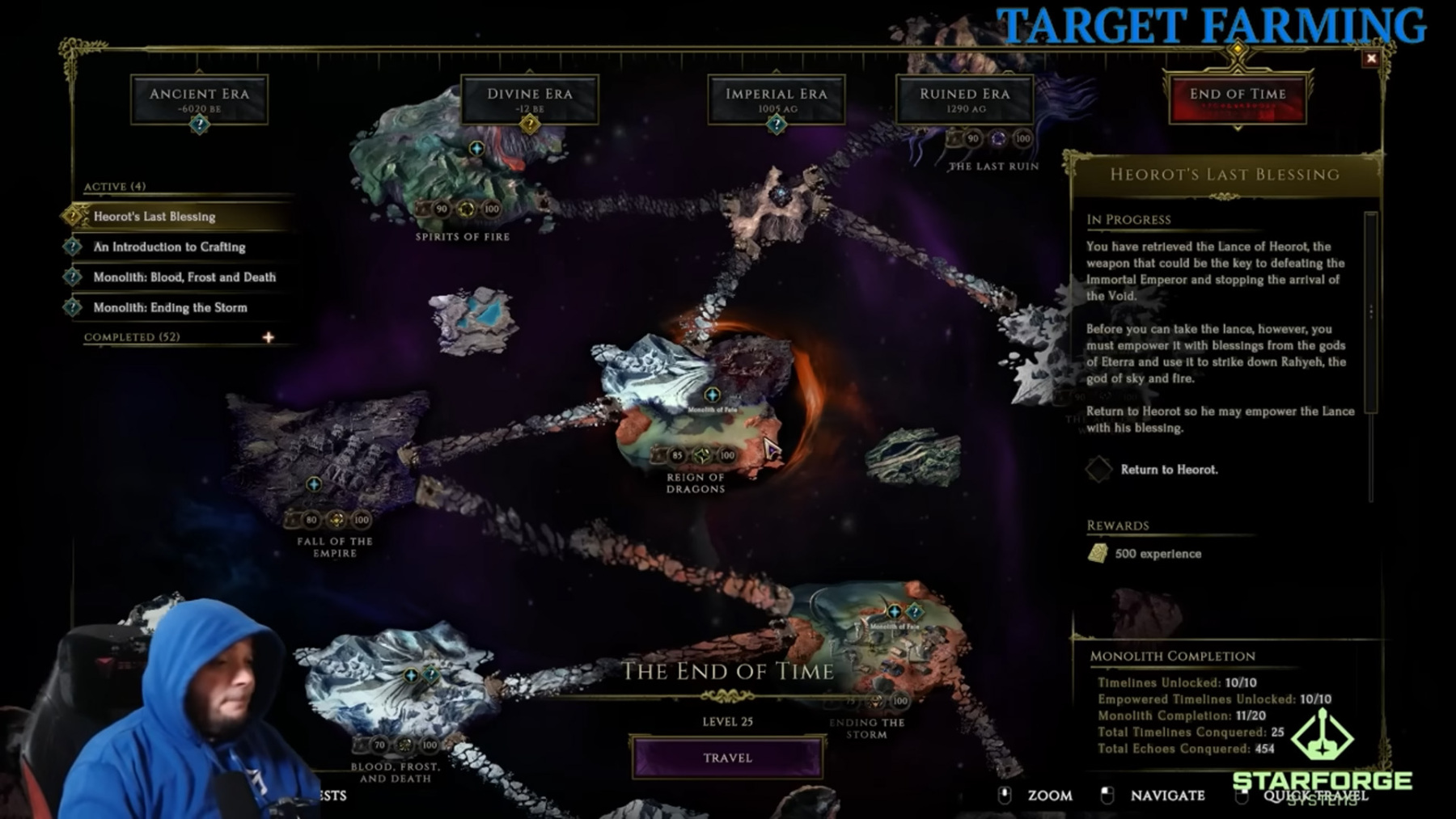Select the End of Time tab

[1237, 99]
